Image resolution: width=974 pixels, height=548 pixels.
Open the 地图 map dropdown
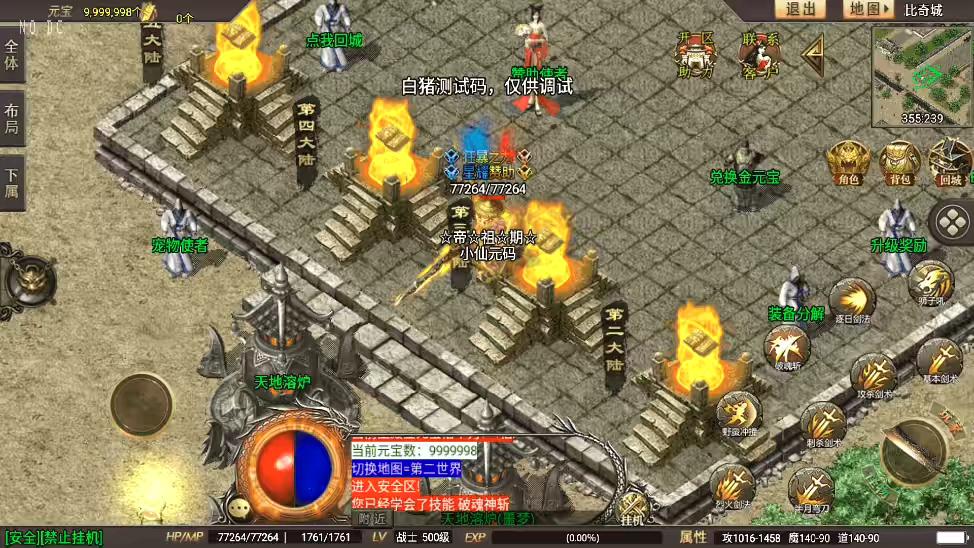(866, 9)
